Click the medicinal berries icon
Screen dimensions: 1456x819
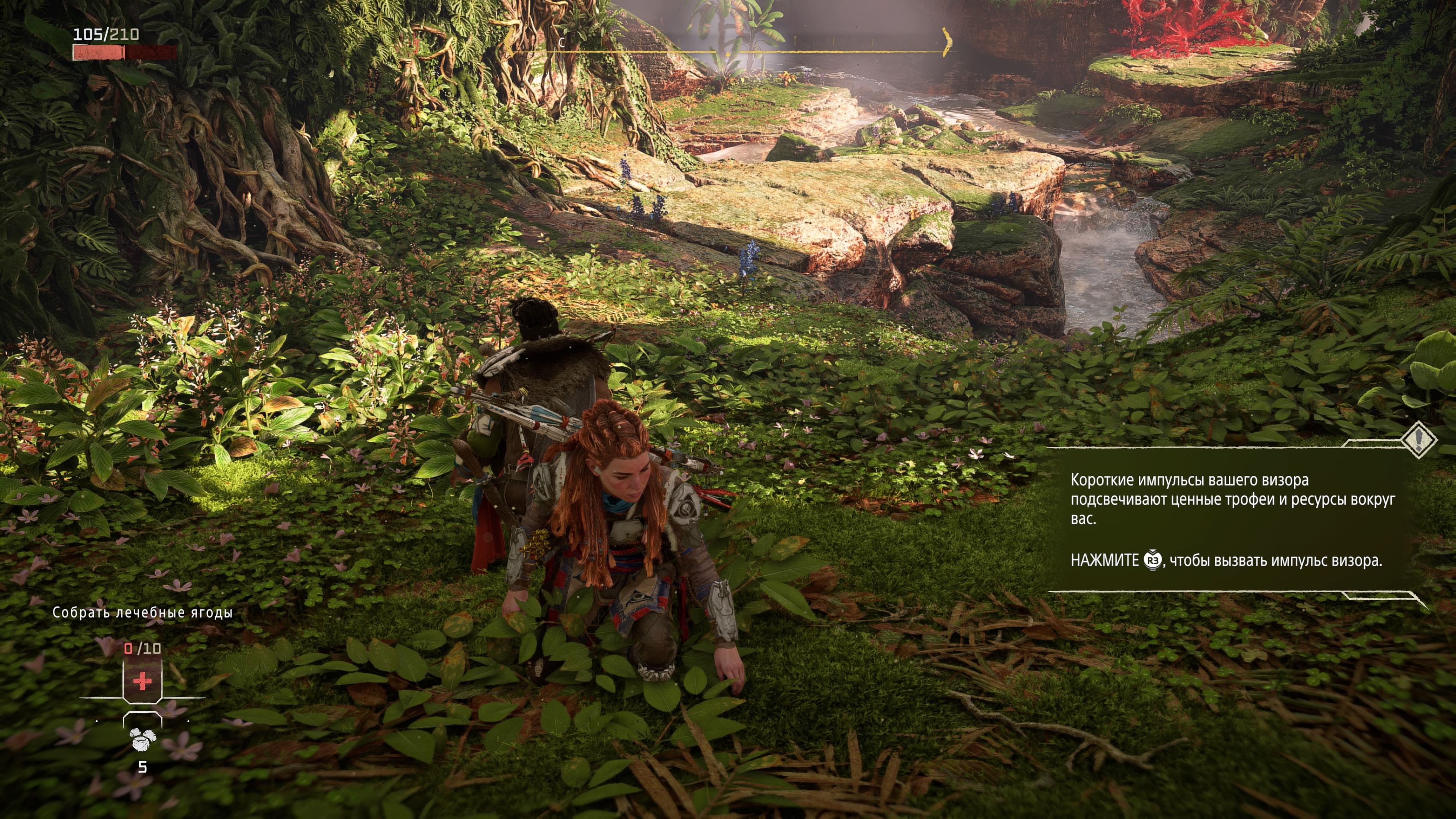tap(143, 739)
